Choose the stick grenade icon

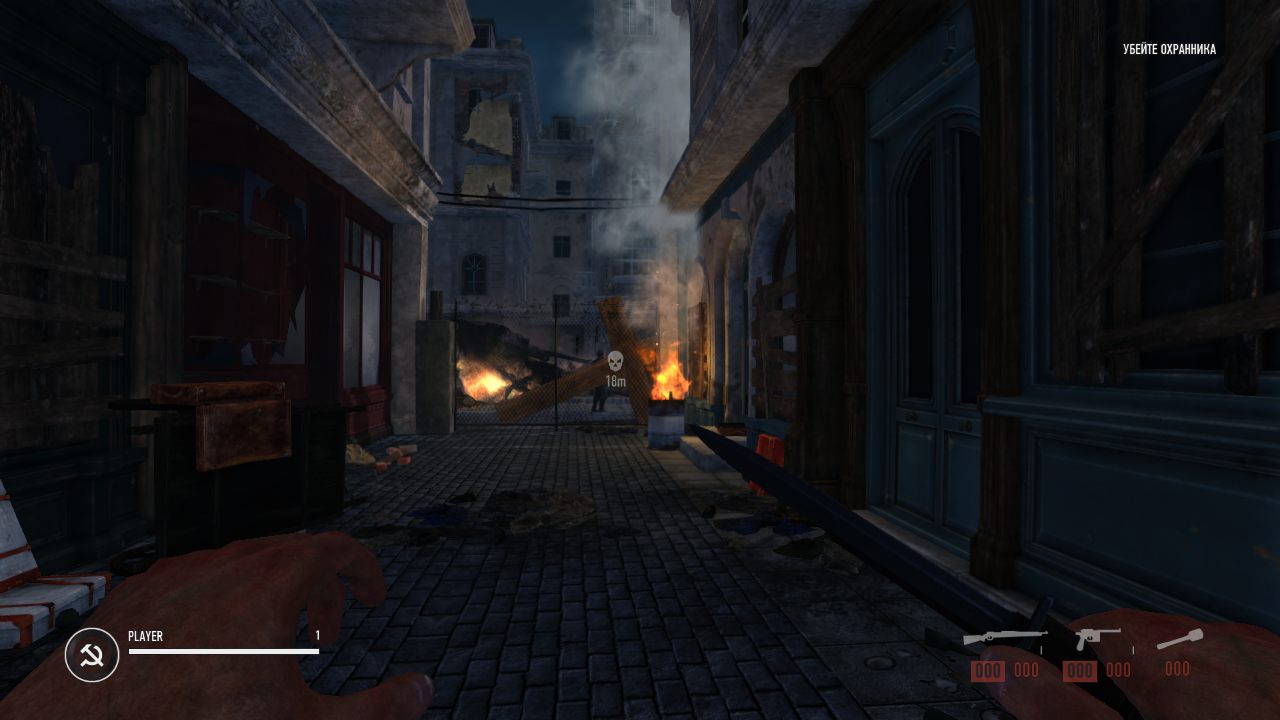(x=1179, y=638)
